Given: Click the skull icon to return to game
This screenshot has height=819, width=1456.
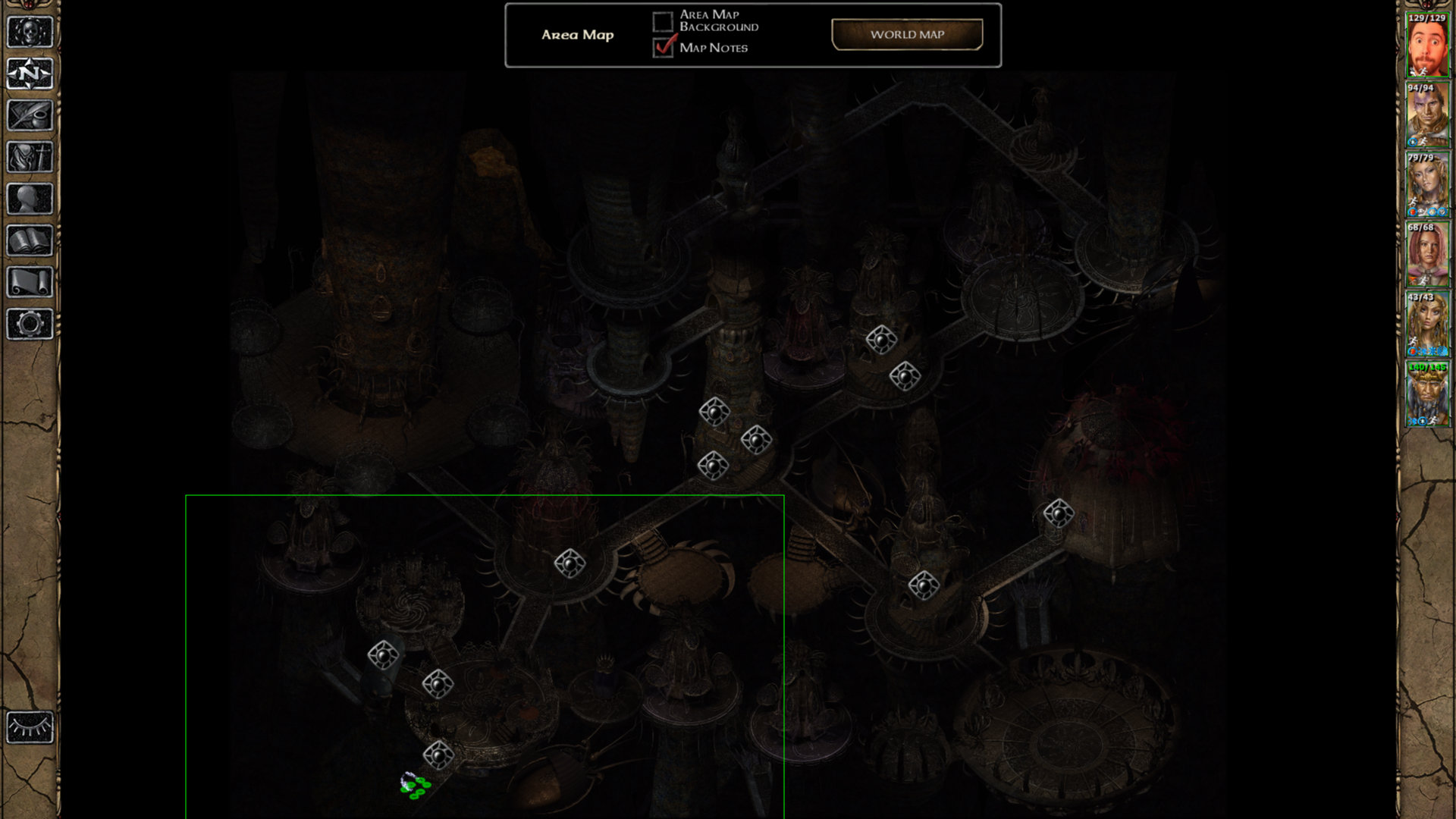Looking at the screenshot, I should 30,32.
